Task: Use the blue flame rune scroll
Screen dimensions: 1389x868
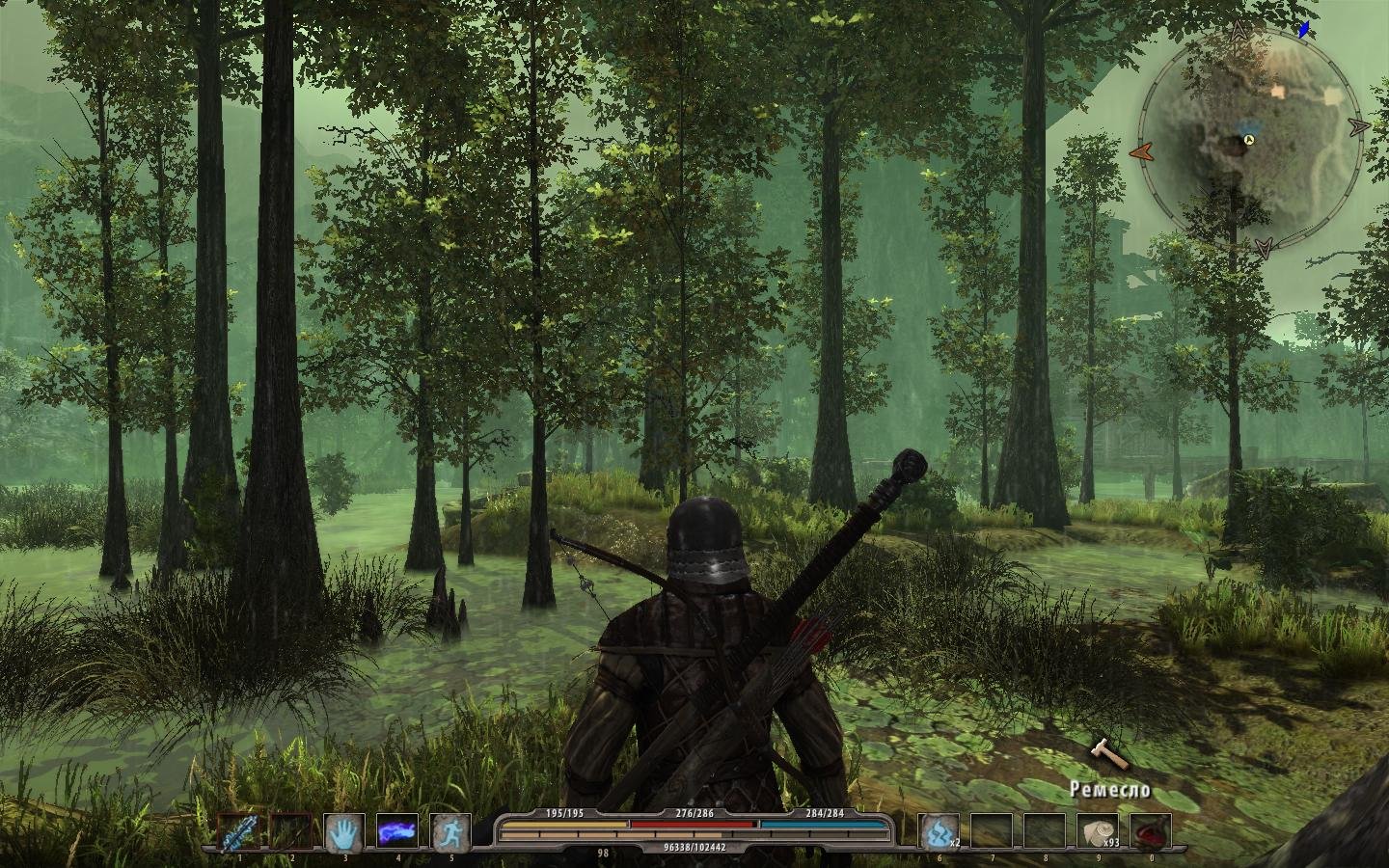Action: [939, 832]
